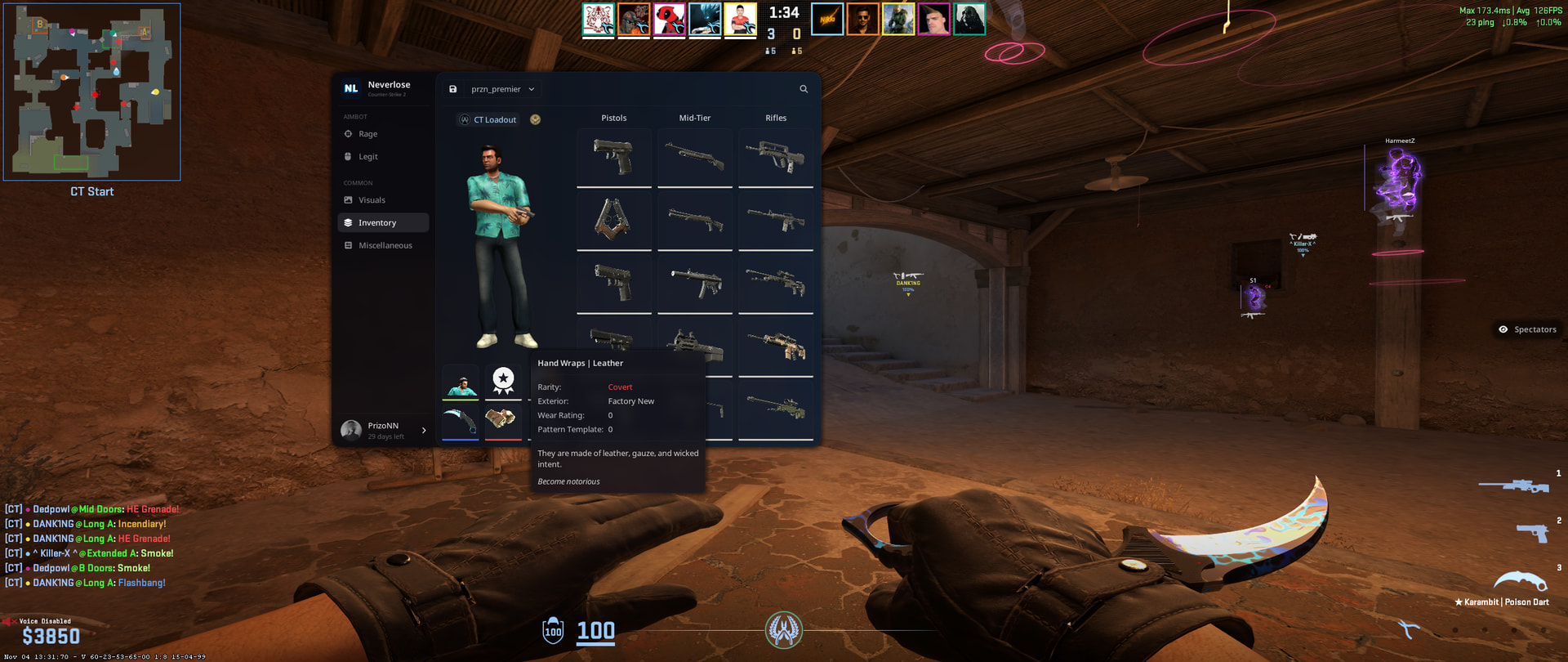Open the search magnifier in the menu

tap(804, 89)
